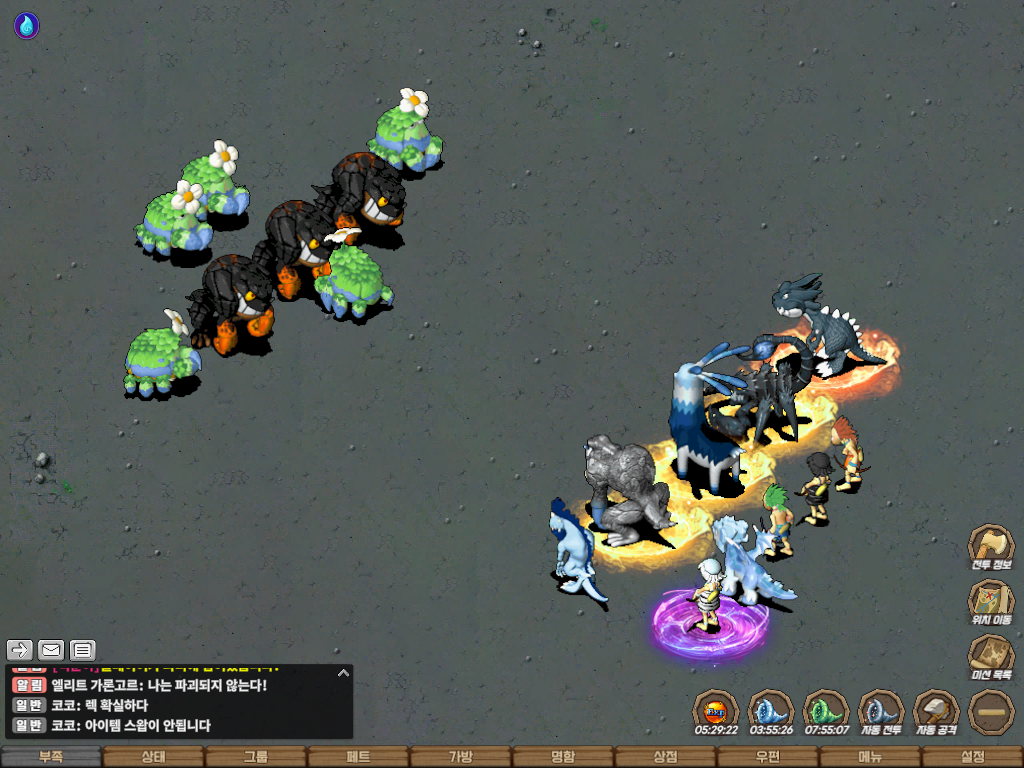Click the arrow button above the chat

click(20, 650)
